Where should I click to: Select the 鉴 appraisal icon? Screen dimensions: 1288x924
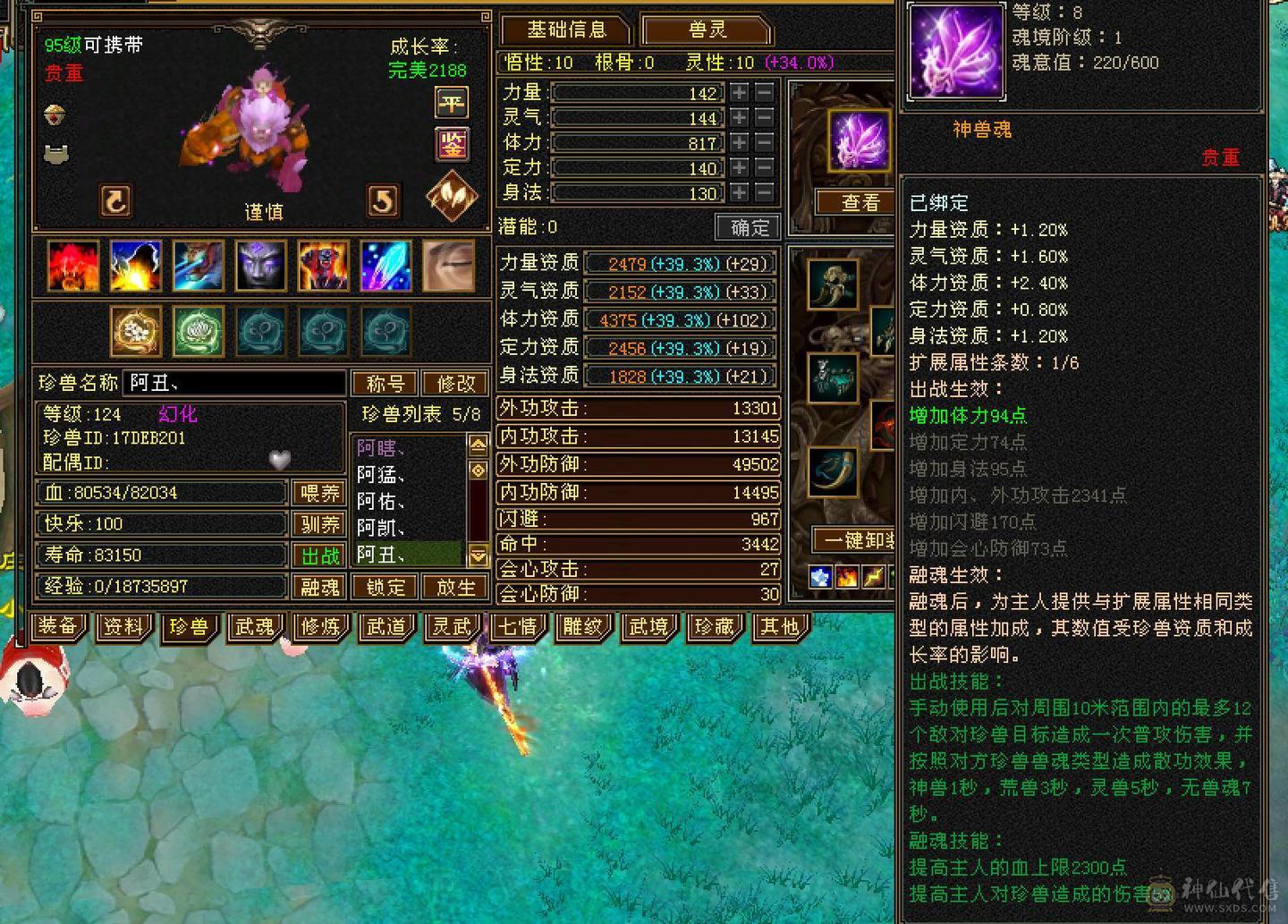(x=452, y=146)
